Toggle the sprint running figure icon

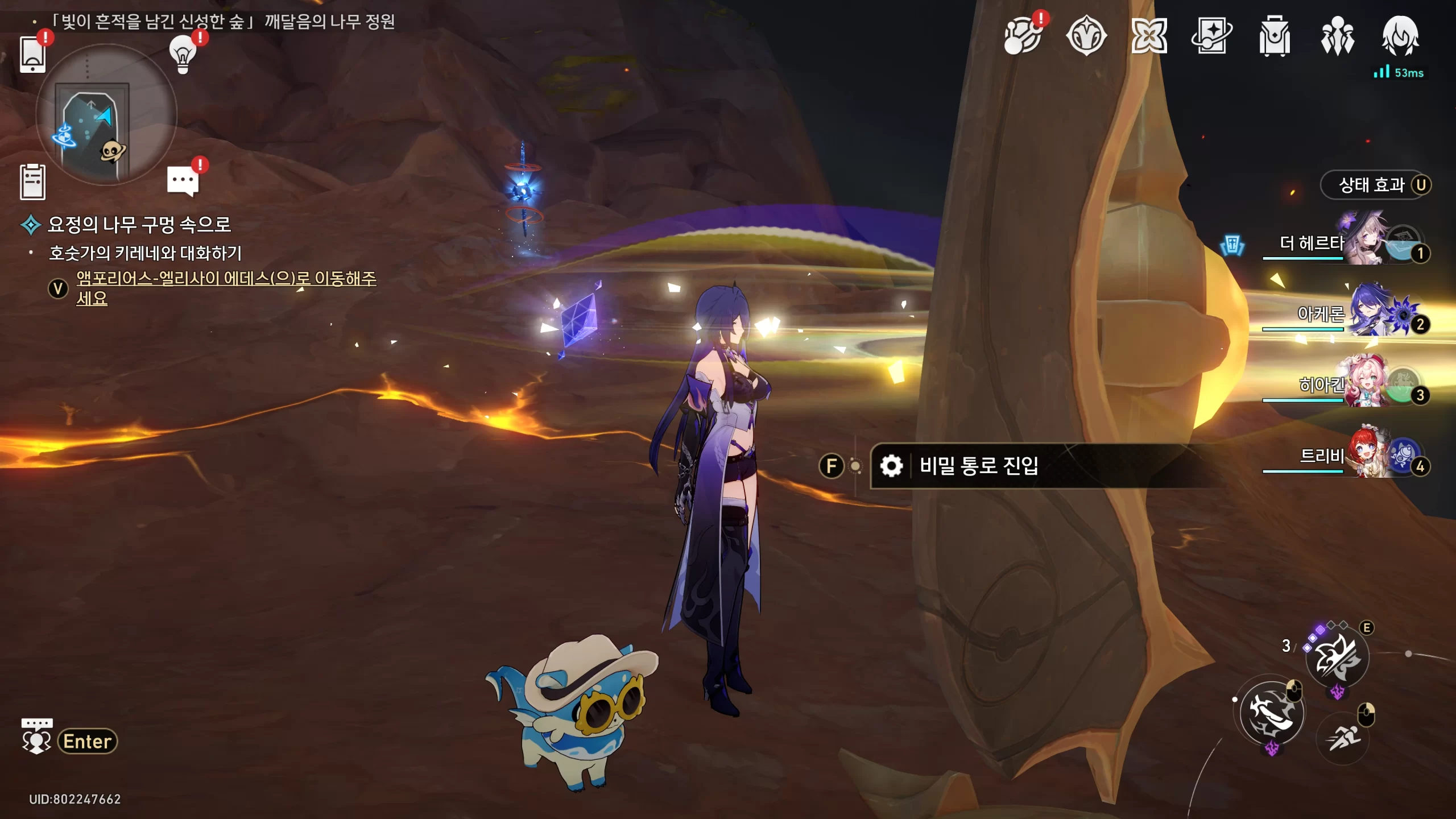pyautogui.click(x=1343, y=738)
